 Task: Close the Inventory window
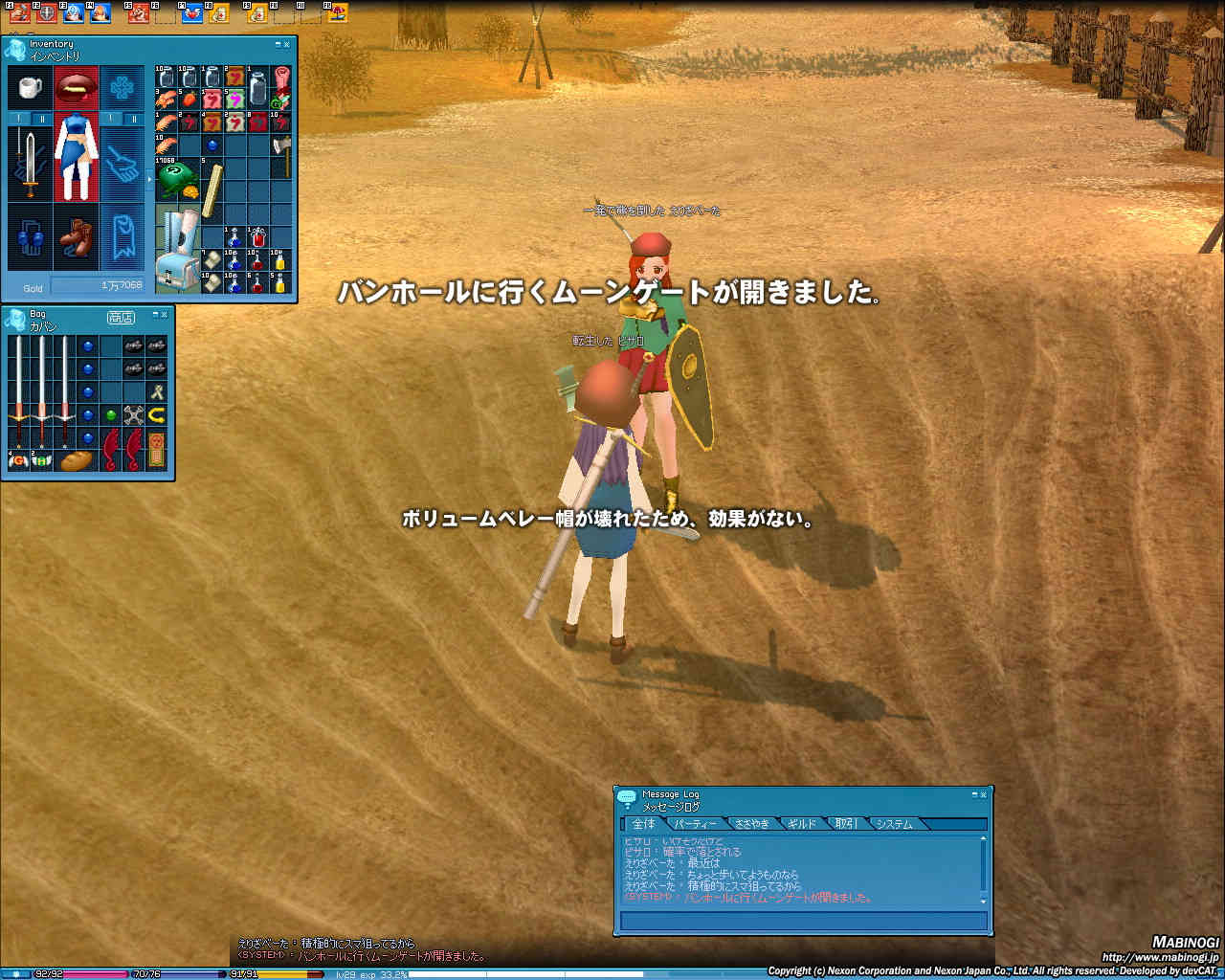point(287,45)
